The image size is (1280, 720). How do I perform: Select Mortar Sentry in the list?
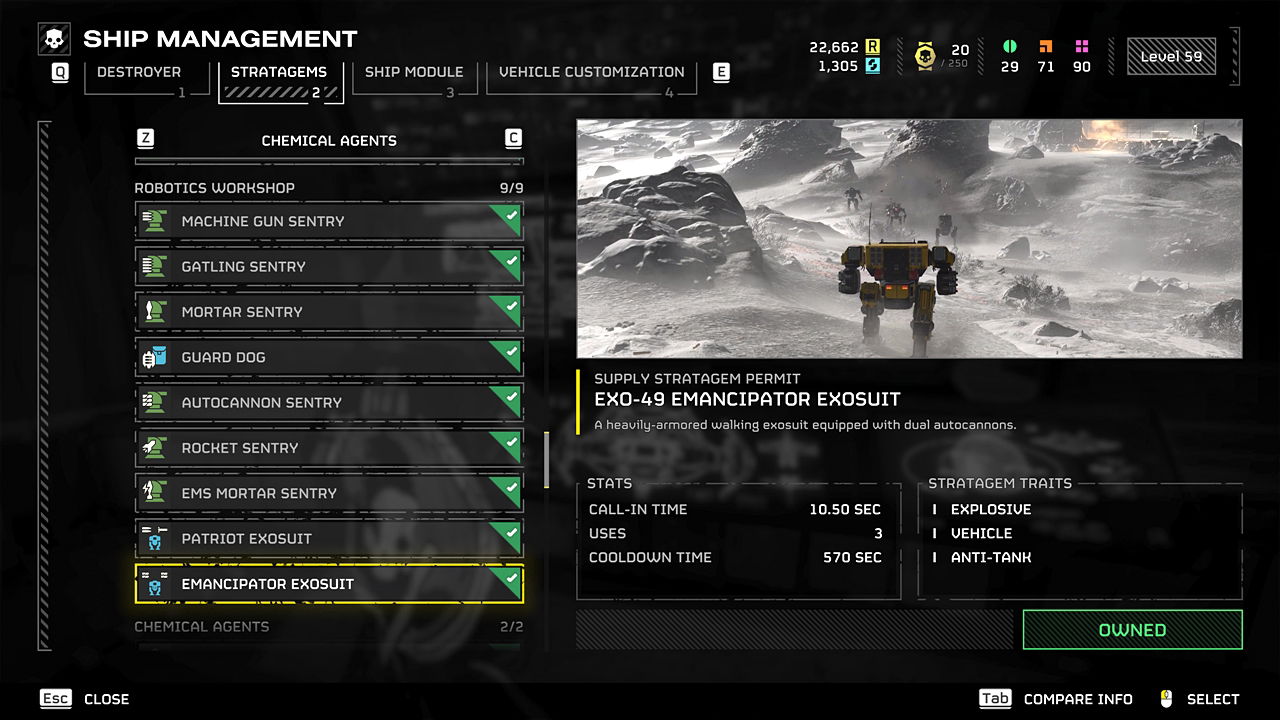329,312
